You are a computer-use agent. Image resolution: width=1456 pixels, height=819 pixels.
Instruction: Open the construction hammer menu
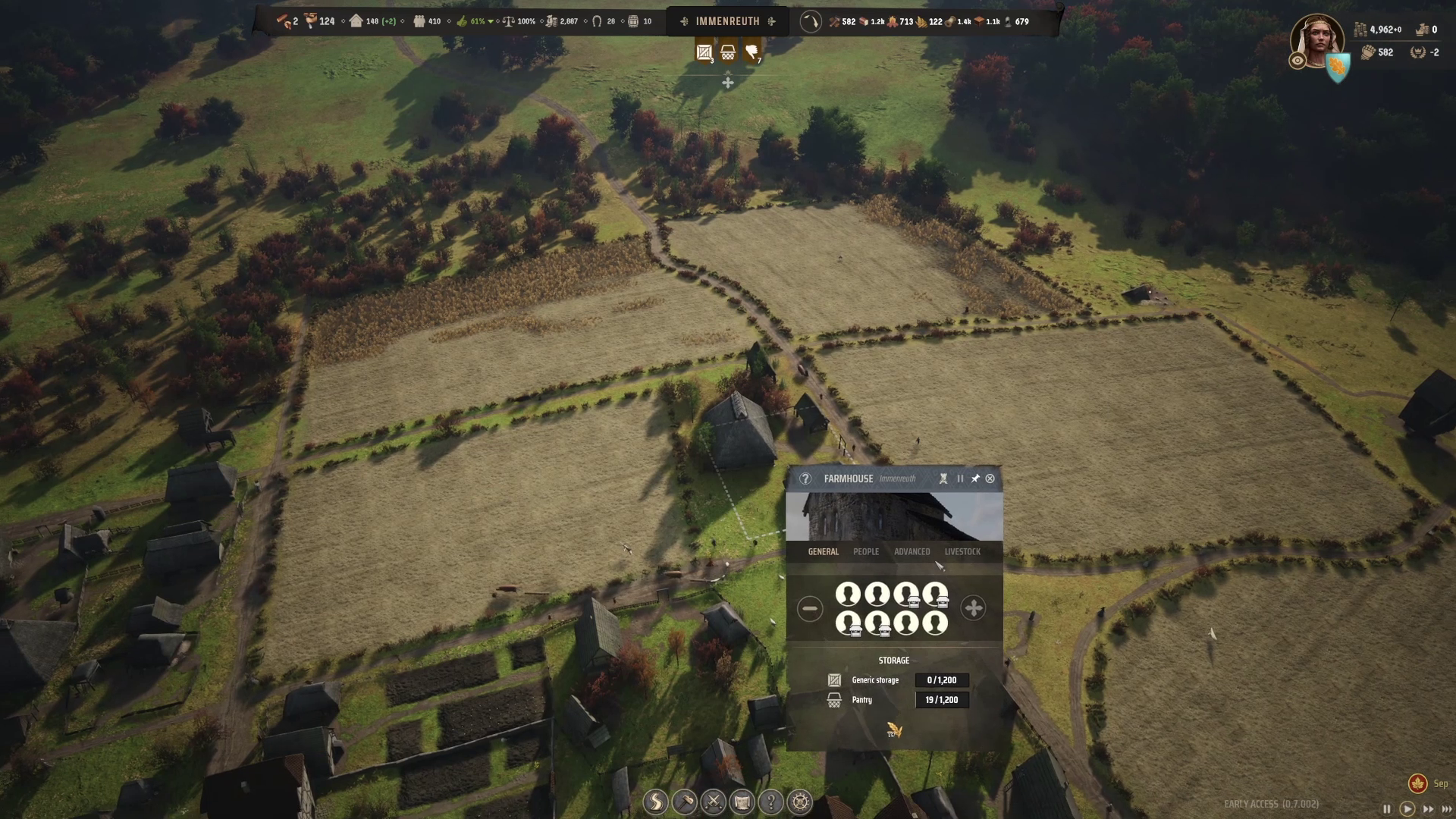(x=685, y=802)
